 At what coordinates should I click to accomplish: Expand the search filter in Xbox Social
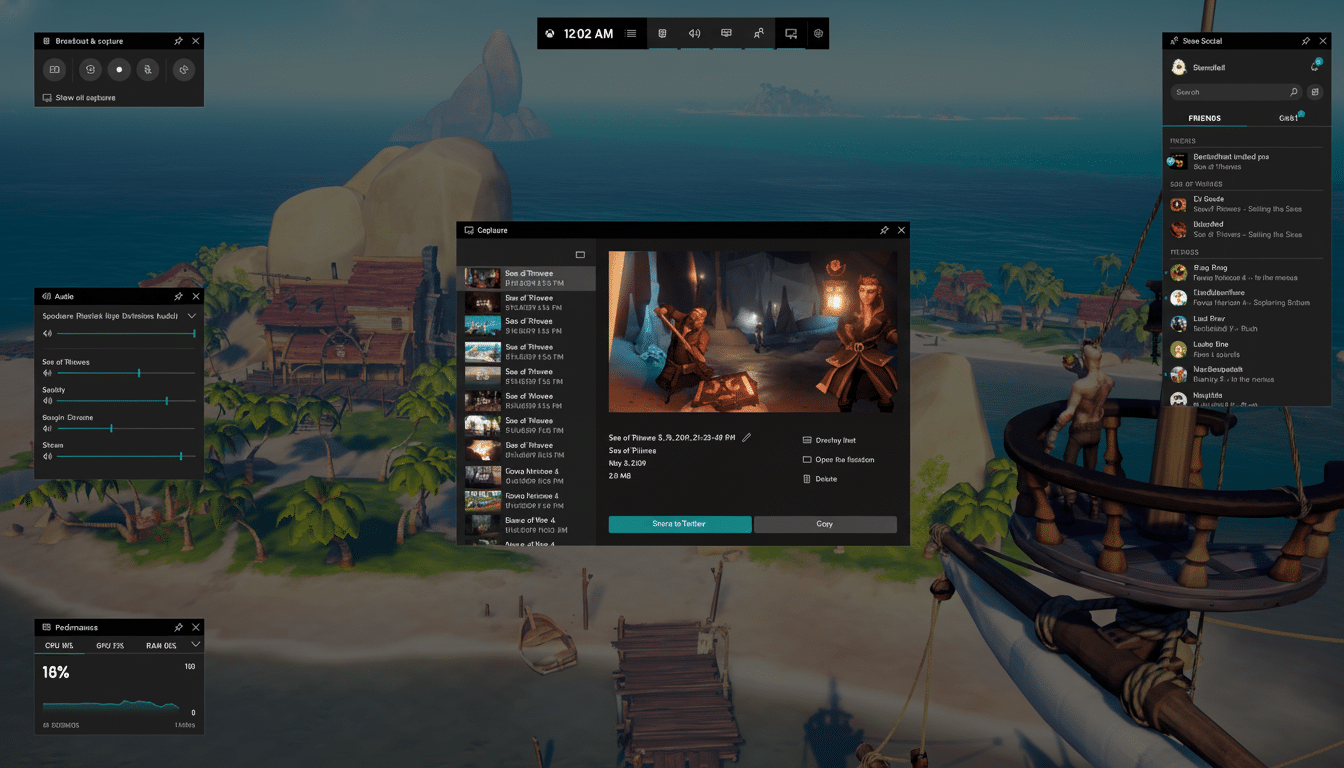coord(1315,91)
